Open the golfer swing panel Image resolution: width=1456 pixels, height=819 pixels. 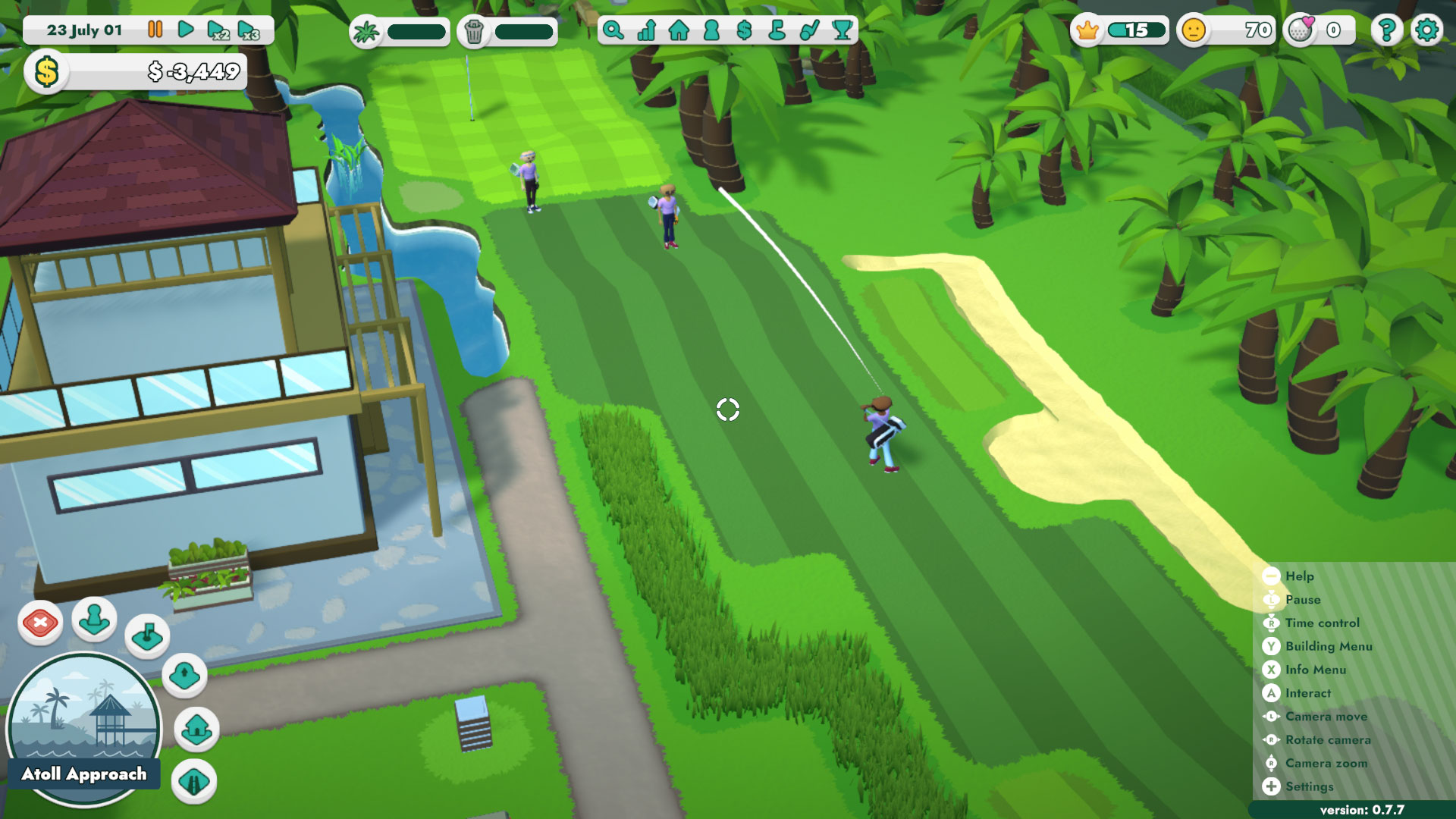[808, 31]
